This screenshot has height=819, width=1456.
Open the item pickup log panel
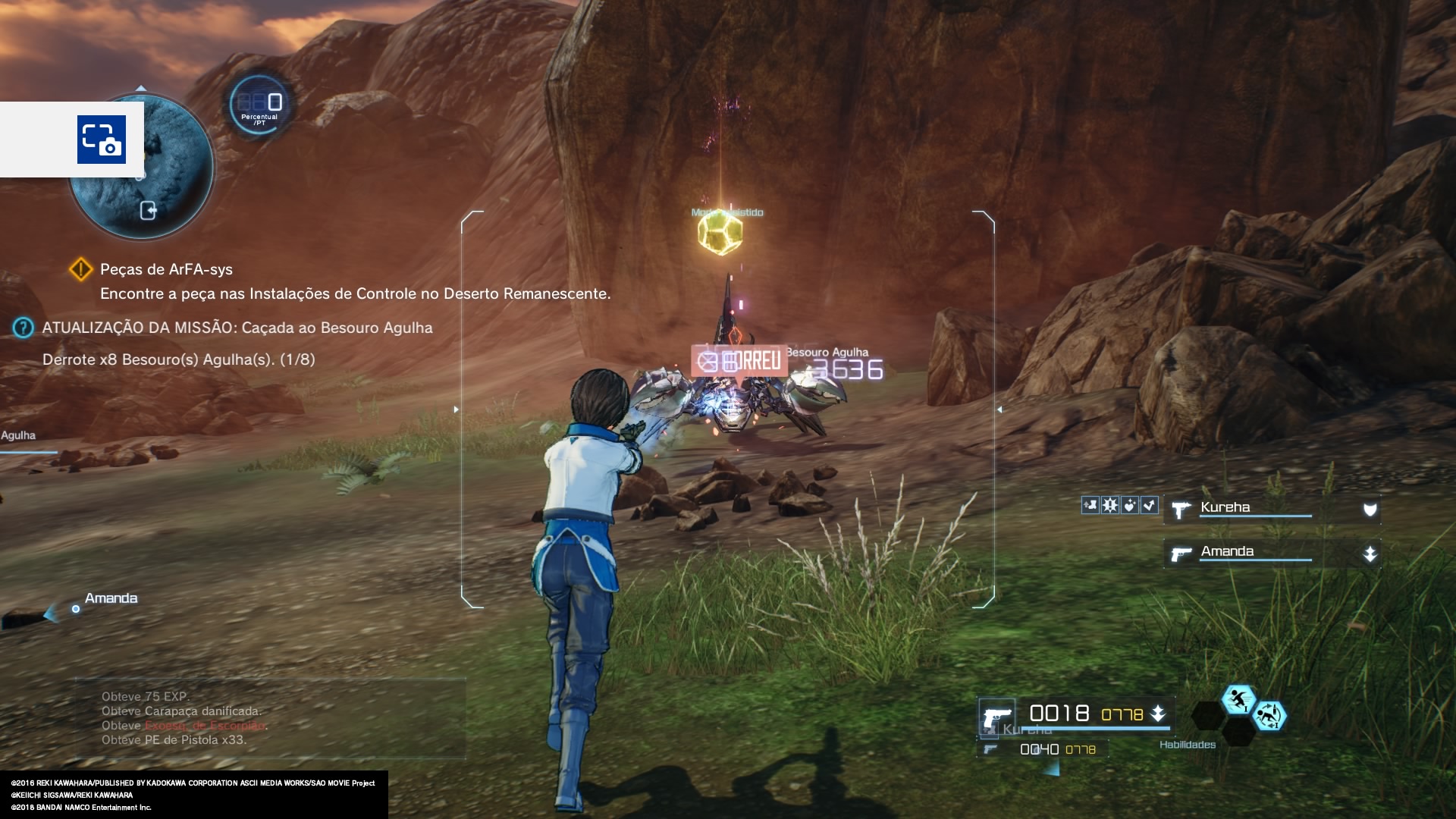270,718
